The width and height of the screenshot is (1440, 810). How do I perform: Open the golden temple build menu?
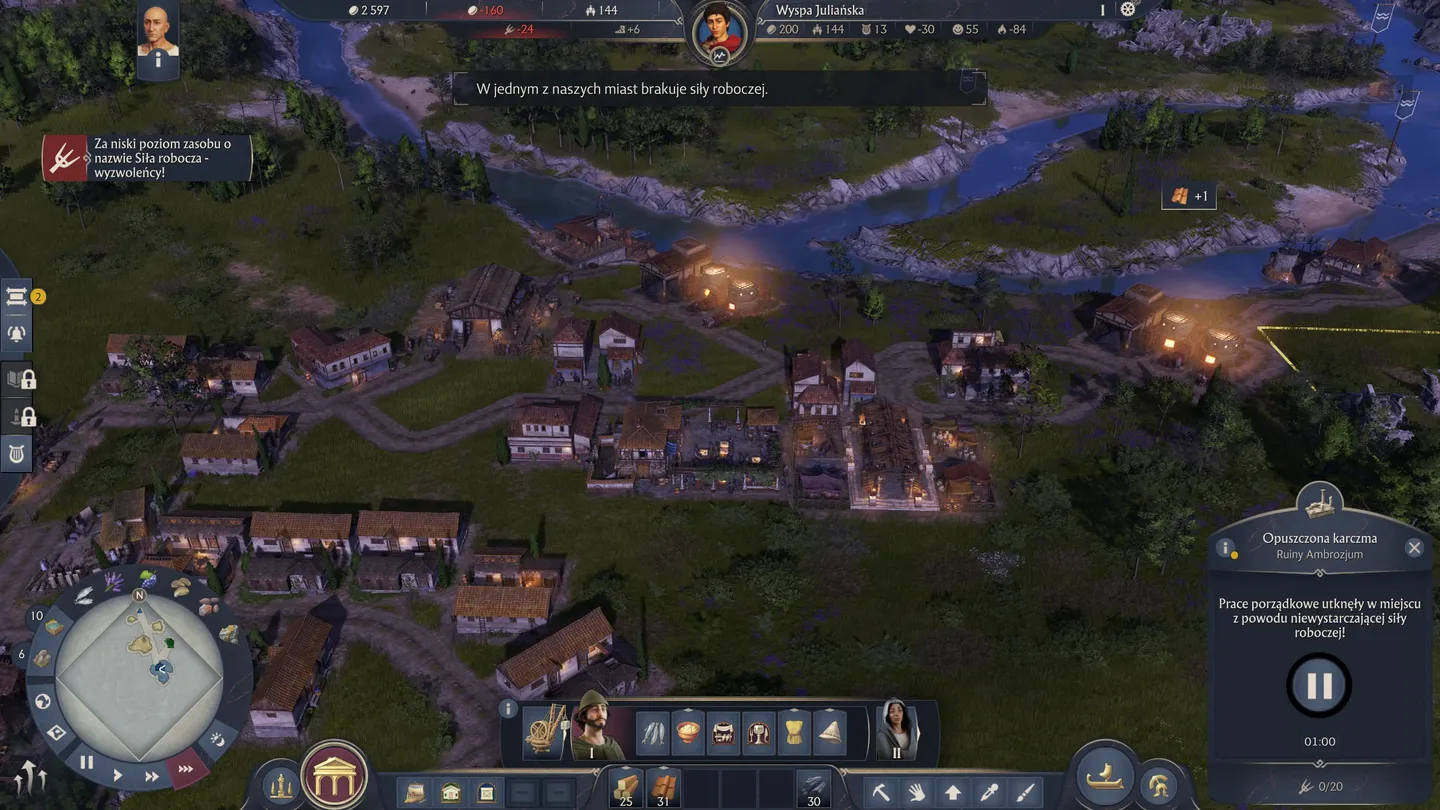click(334, 776)
